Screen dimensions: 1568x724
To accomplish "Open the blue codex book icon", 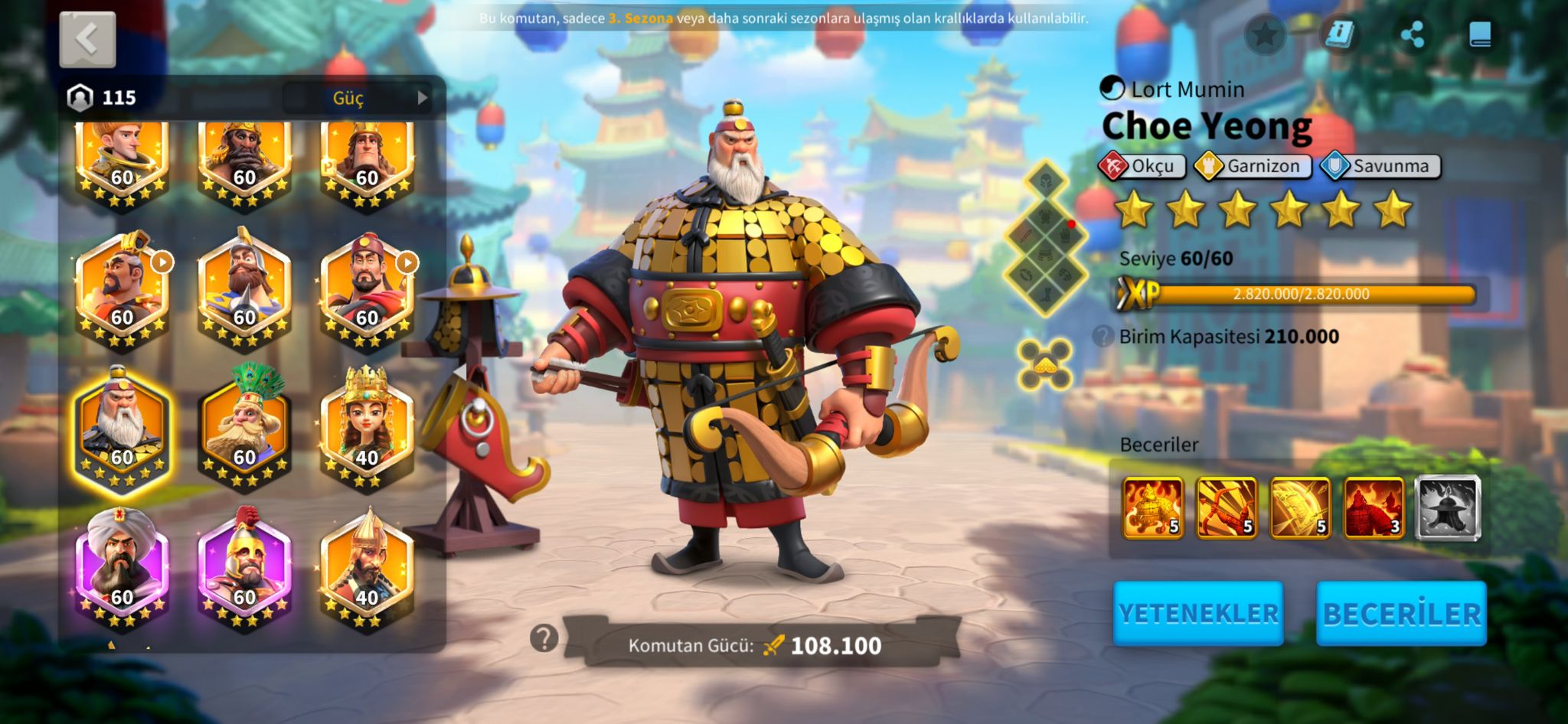I will pyautogui.click(x=1480, y=34).
